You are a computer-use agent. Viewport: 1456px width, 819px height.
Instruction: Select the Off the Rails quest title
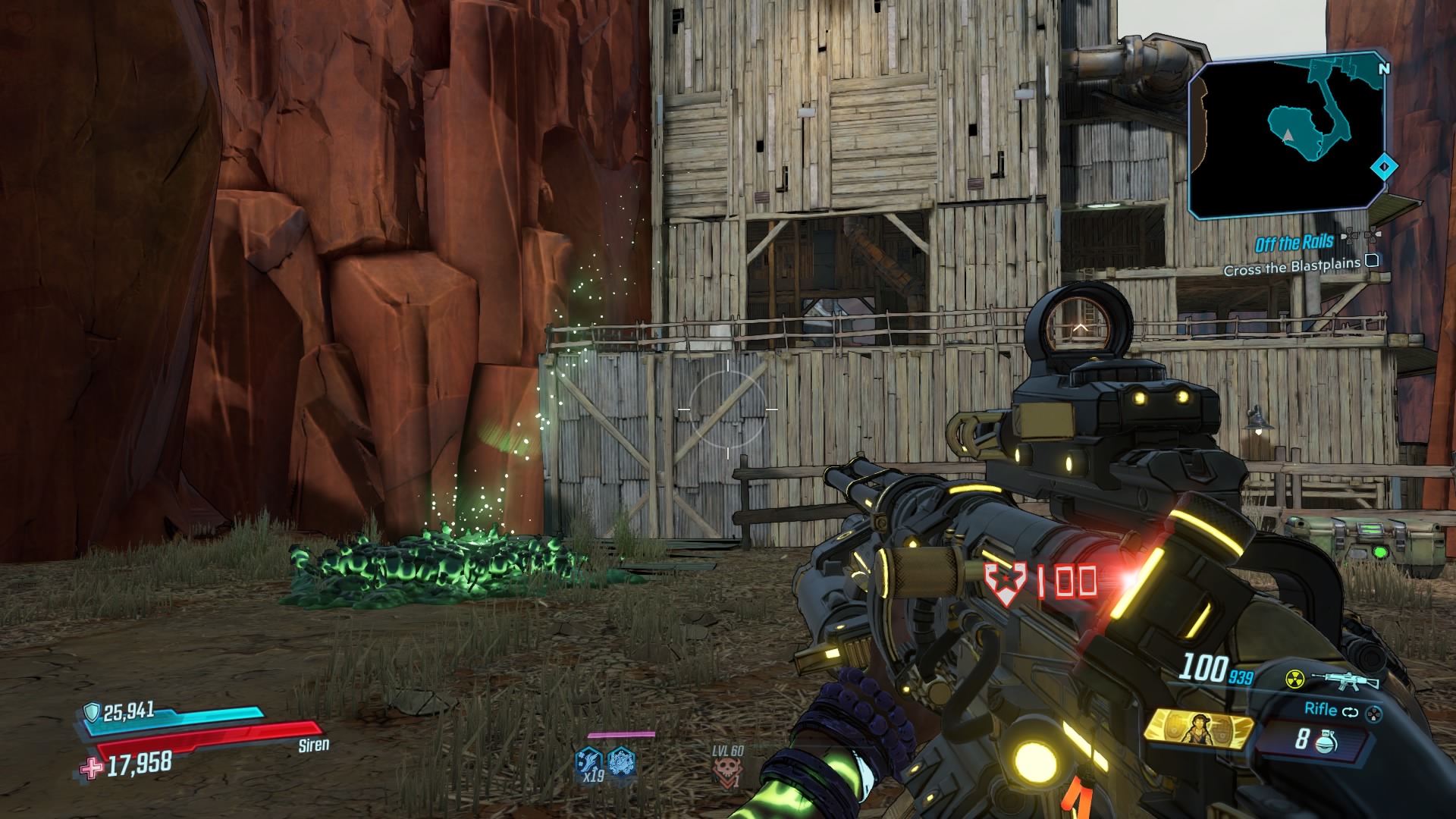(x=1294, y=242)
